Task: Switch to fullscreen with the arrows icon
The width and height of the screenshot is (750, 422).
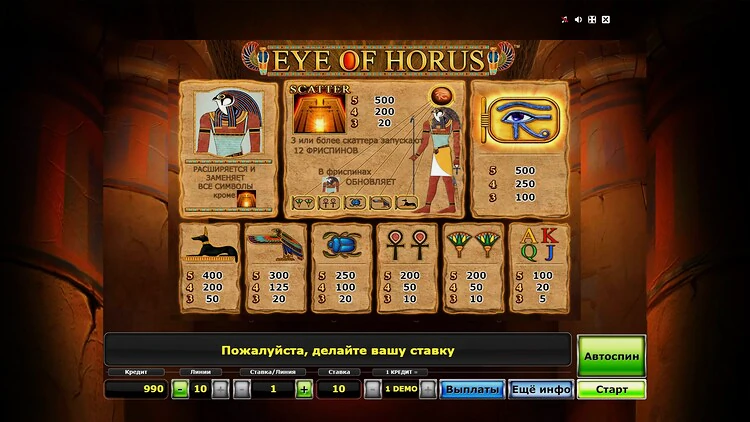Action: [x=591, y=19]
